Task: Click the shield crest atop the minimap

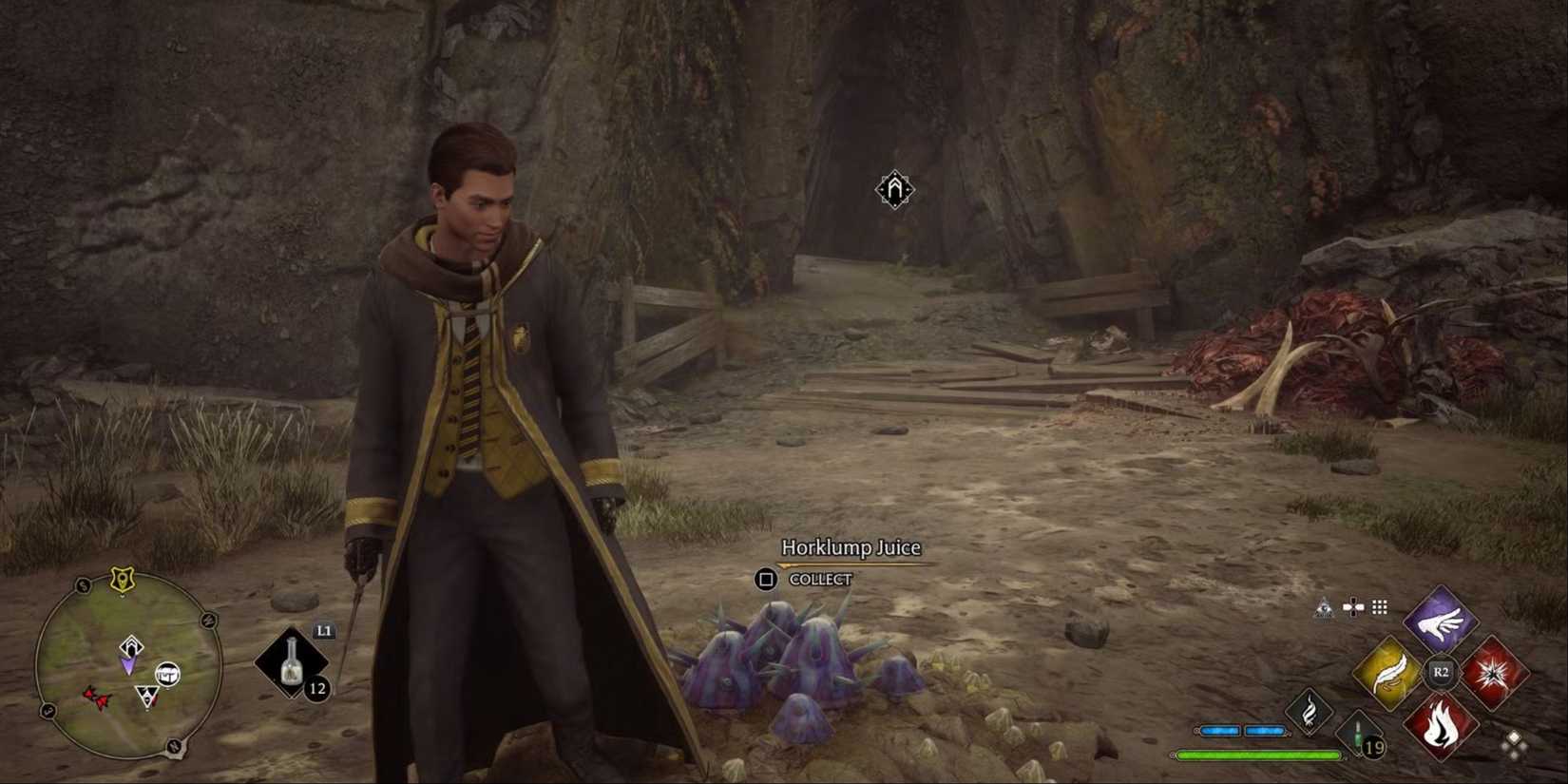Action: [123, 578]
